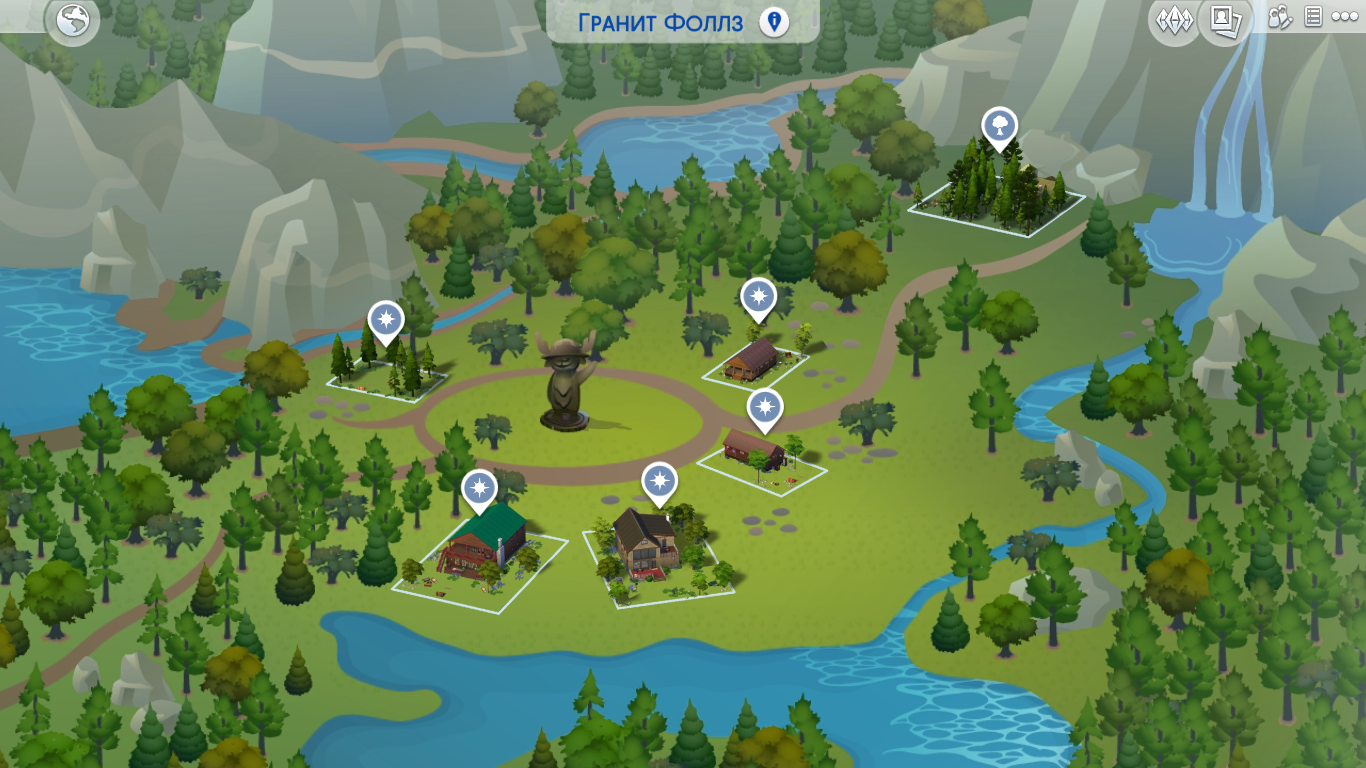
Task: Open the manage households icon with pencil
Action: coord(1281,17)
